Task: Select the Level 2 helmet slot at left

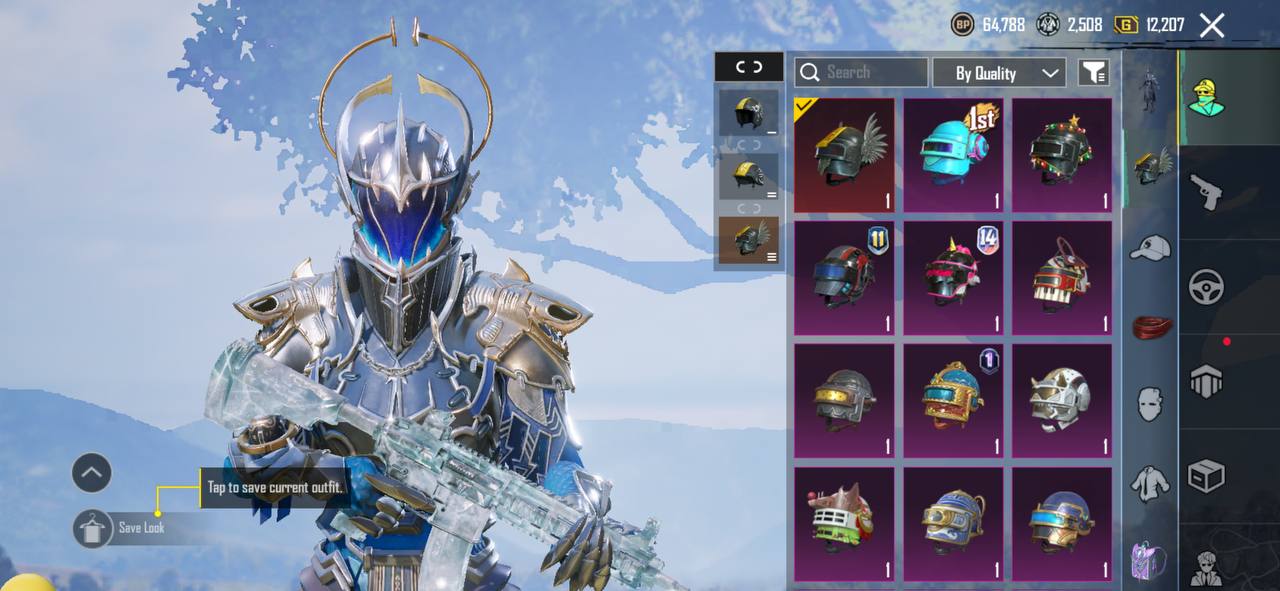Action: pos(748,176)
